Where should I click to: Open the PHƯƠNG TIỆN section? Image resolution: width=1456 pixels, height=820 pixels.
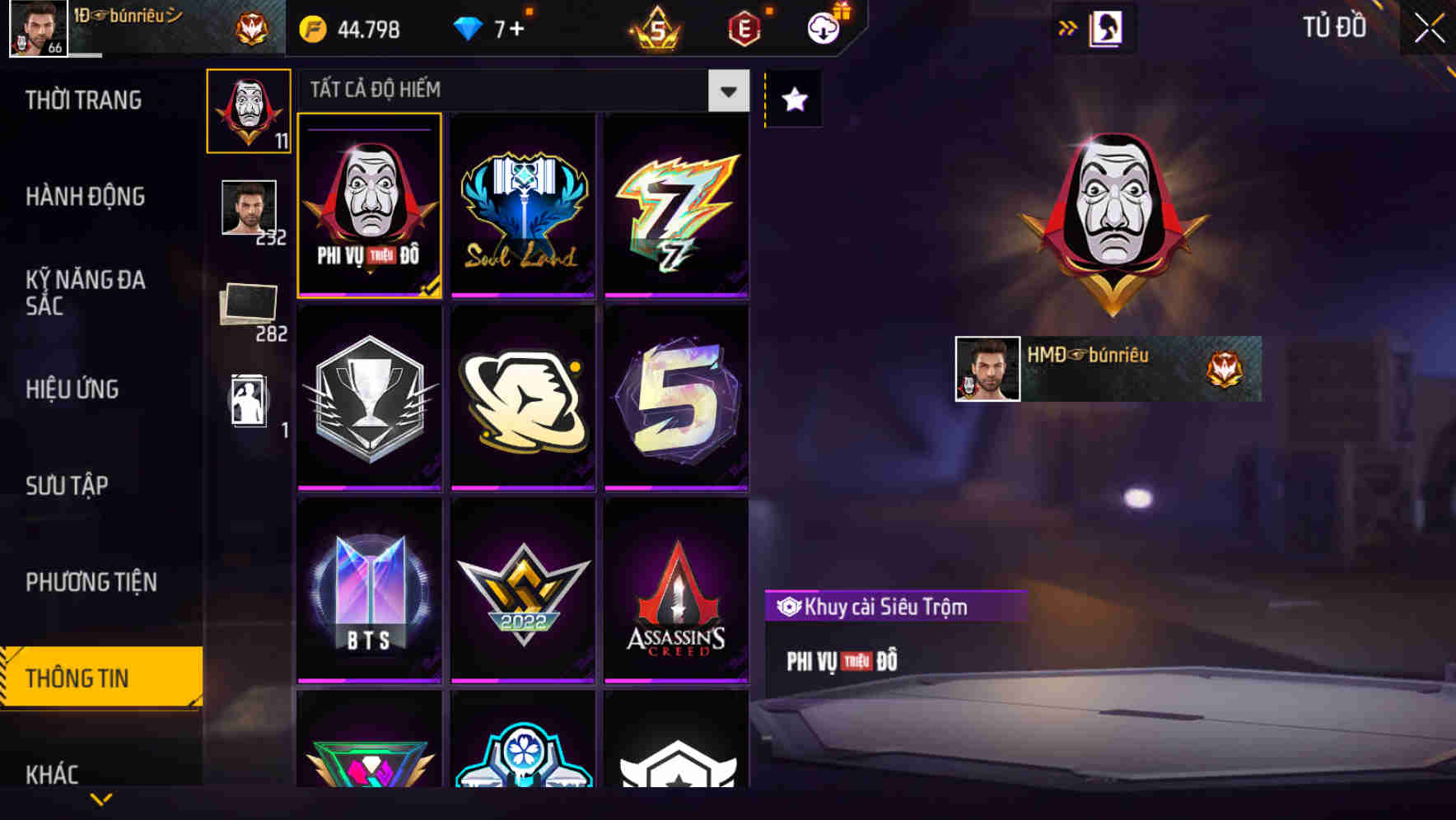click(x=91, y=582)
